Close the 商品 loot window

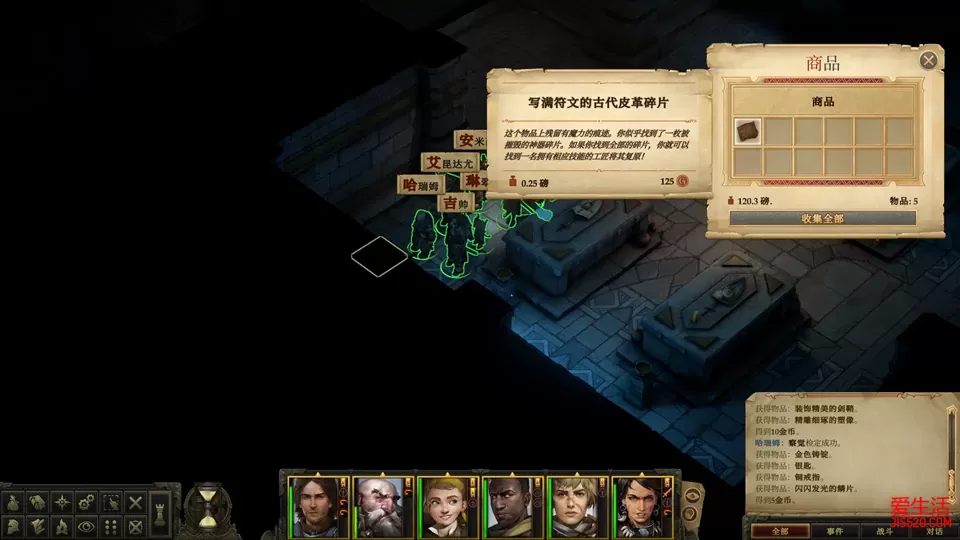coord(929,61)
